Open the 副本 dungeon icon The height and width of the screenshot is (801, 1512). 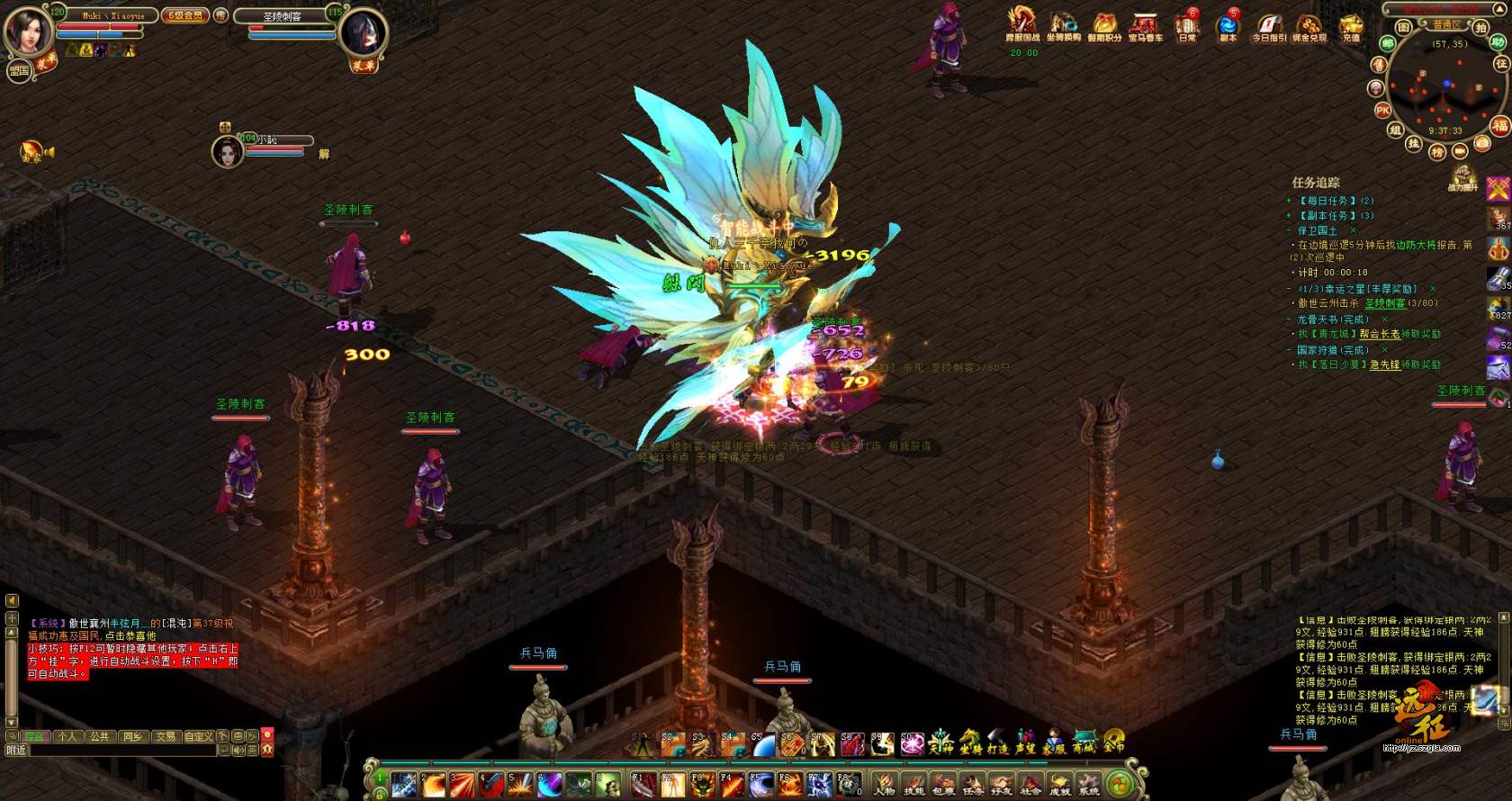coord(1228,25)
